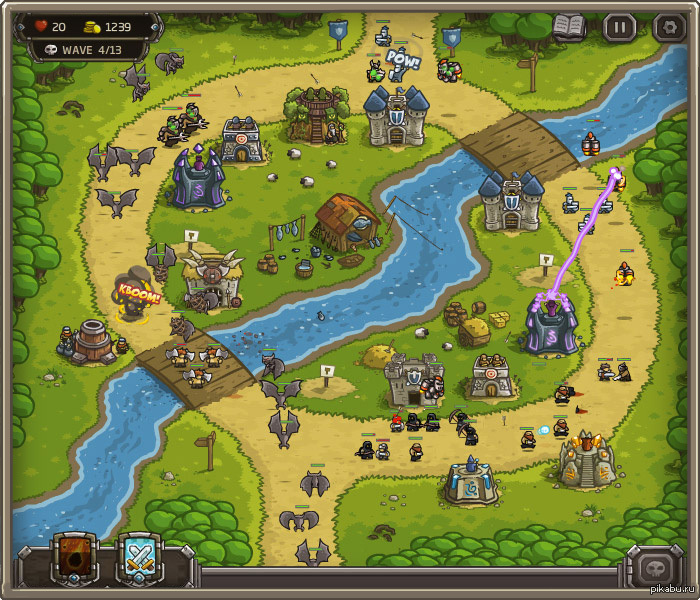
Task: Pause the game
Action: tap(620, 27)
